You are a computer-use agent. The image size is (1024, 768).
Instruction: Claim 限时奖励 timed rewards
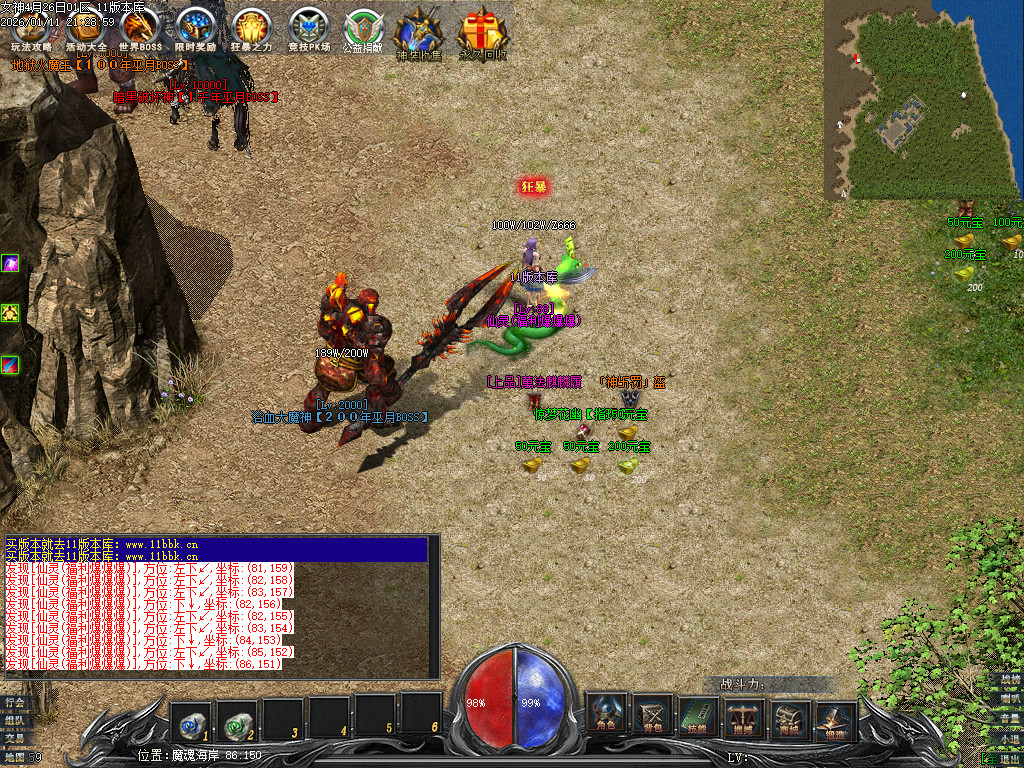(195, 28)
